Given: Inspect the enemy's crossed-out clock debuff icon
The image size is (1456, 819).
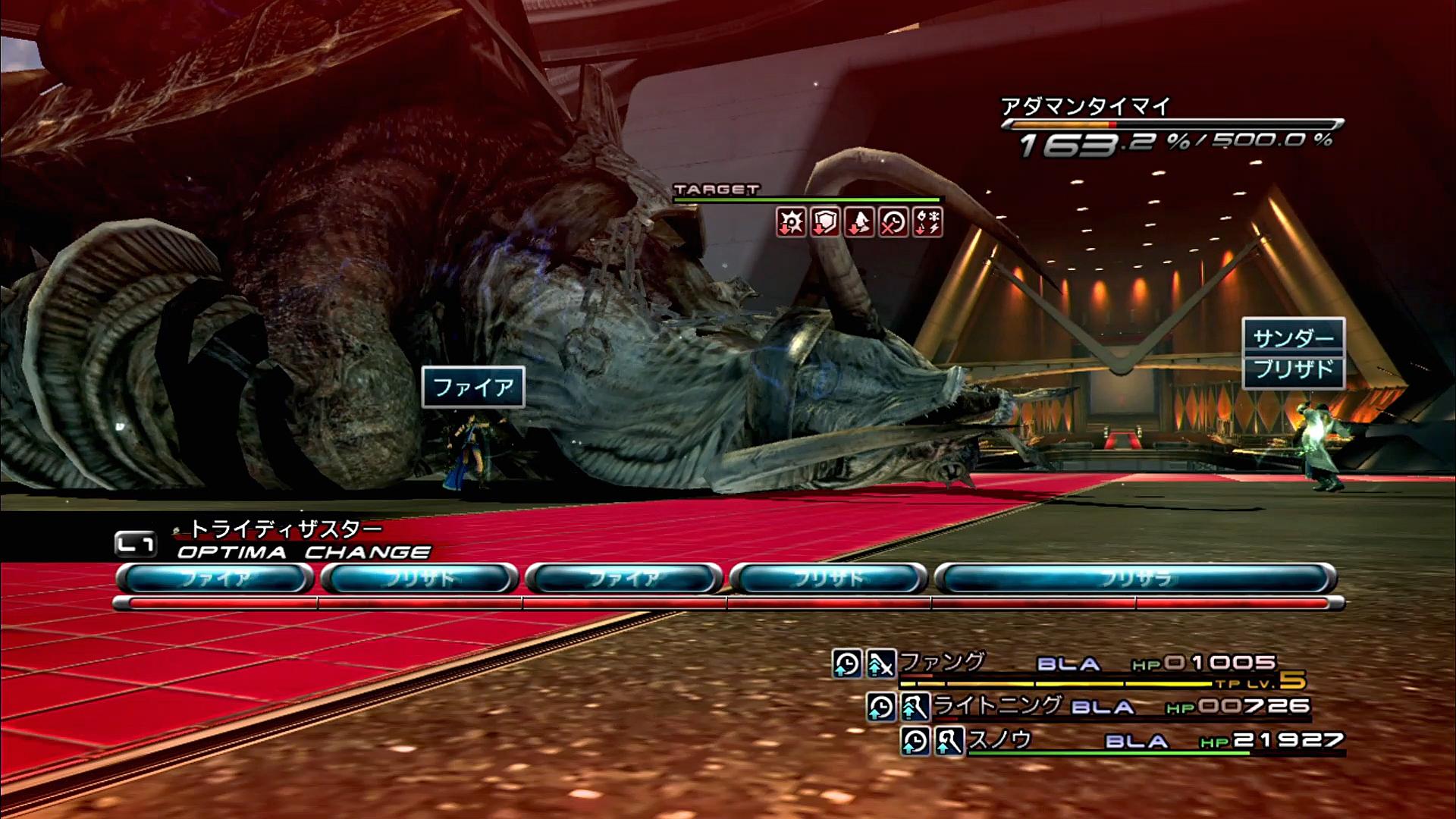Looking at the screenshot, I should click(x=893, y=222).
